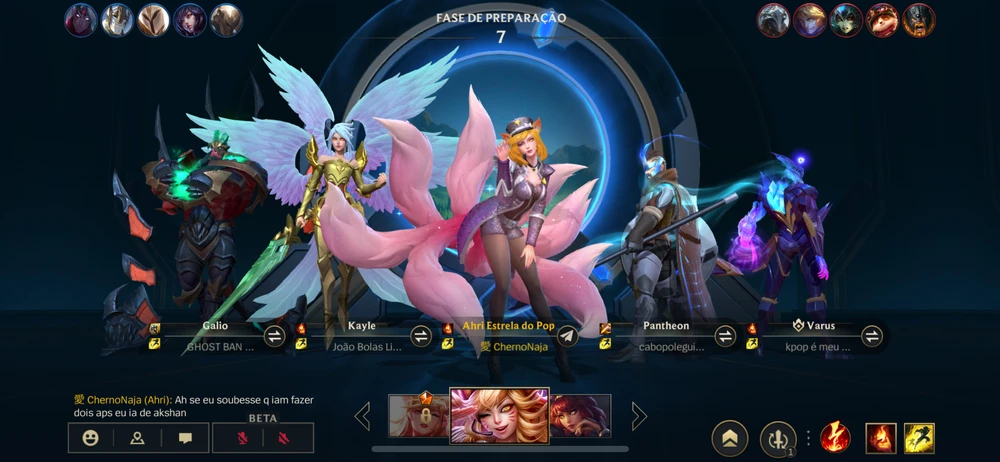This screenshot has width=1000, height=462.
Task: Open the text chat bubble
Action: click(x=185, y=438)
